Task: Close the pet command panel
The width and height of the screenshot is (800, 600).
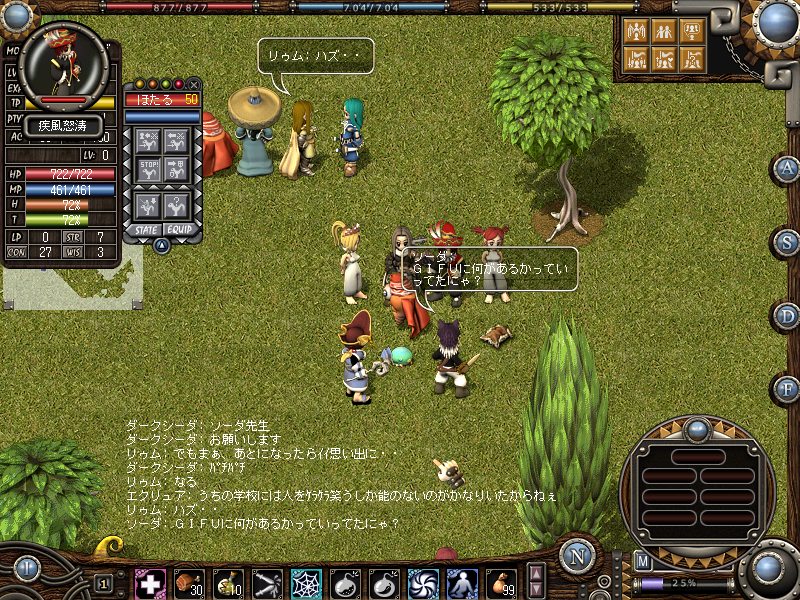Action: pos(194,85)
